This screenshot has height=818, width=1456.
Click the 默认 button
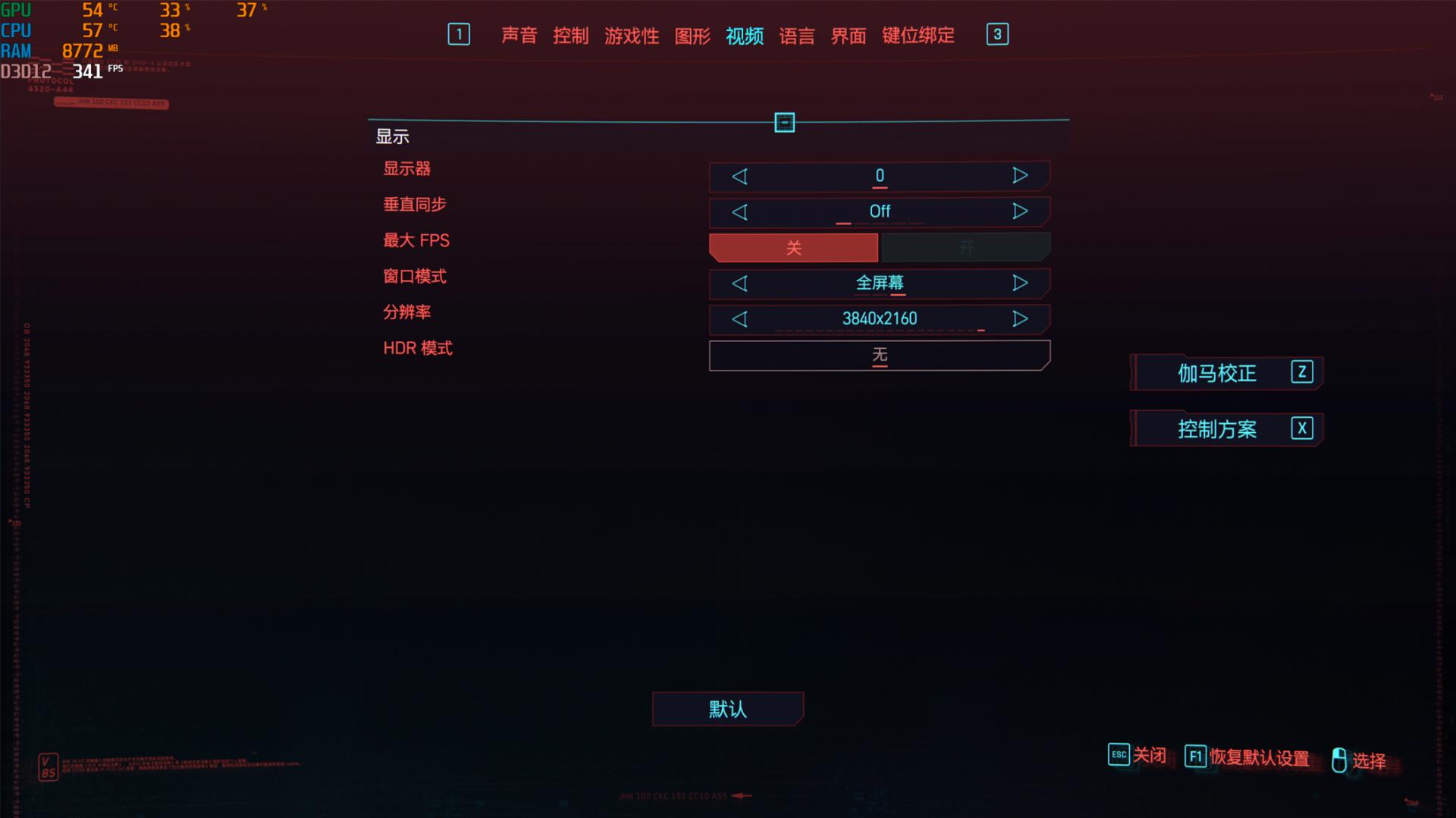point(727,709)
